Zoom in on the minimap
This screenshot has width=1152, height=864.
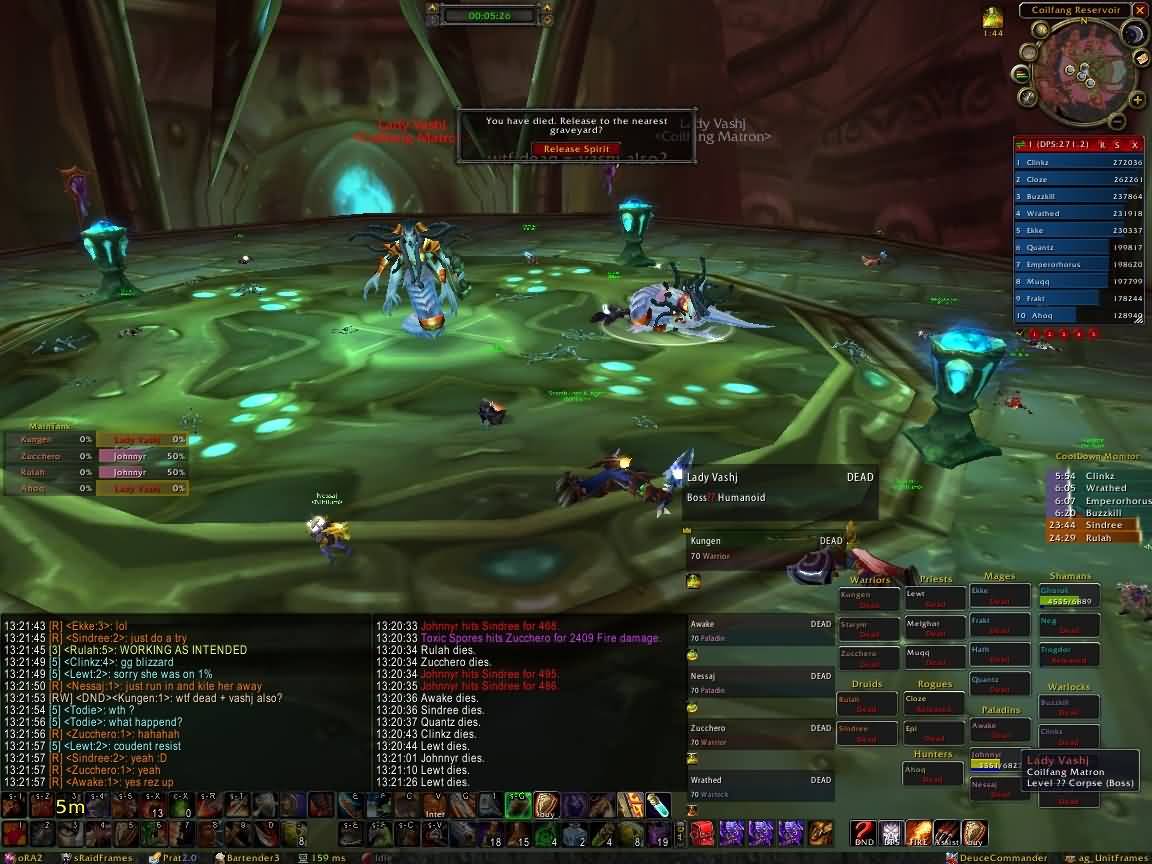click(1136, 98)
